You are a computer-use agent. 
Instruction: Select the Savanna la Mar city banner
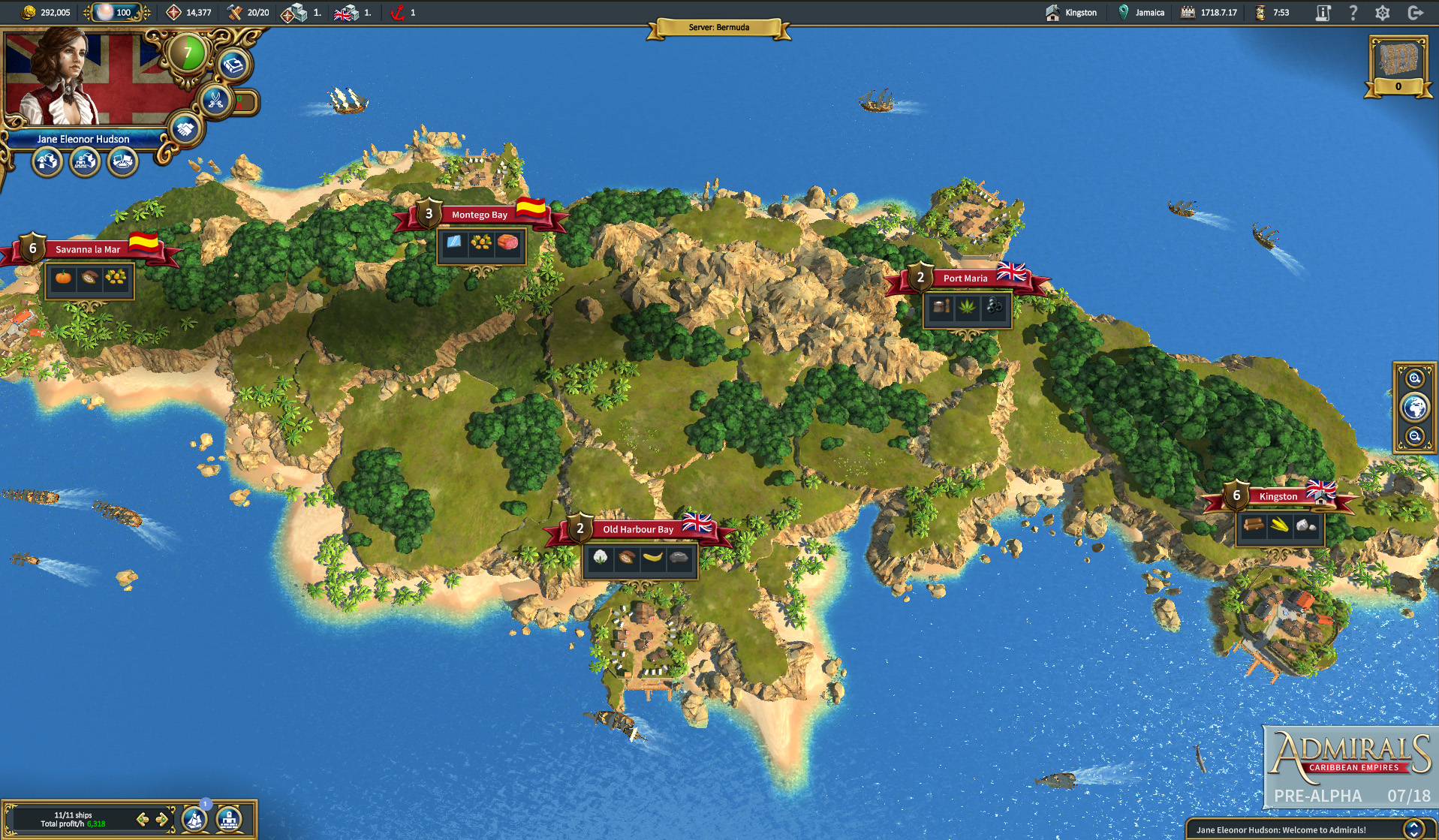(87, 249)
